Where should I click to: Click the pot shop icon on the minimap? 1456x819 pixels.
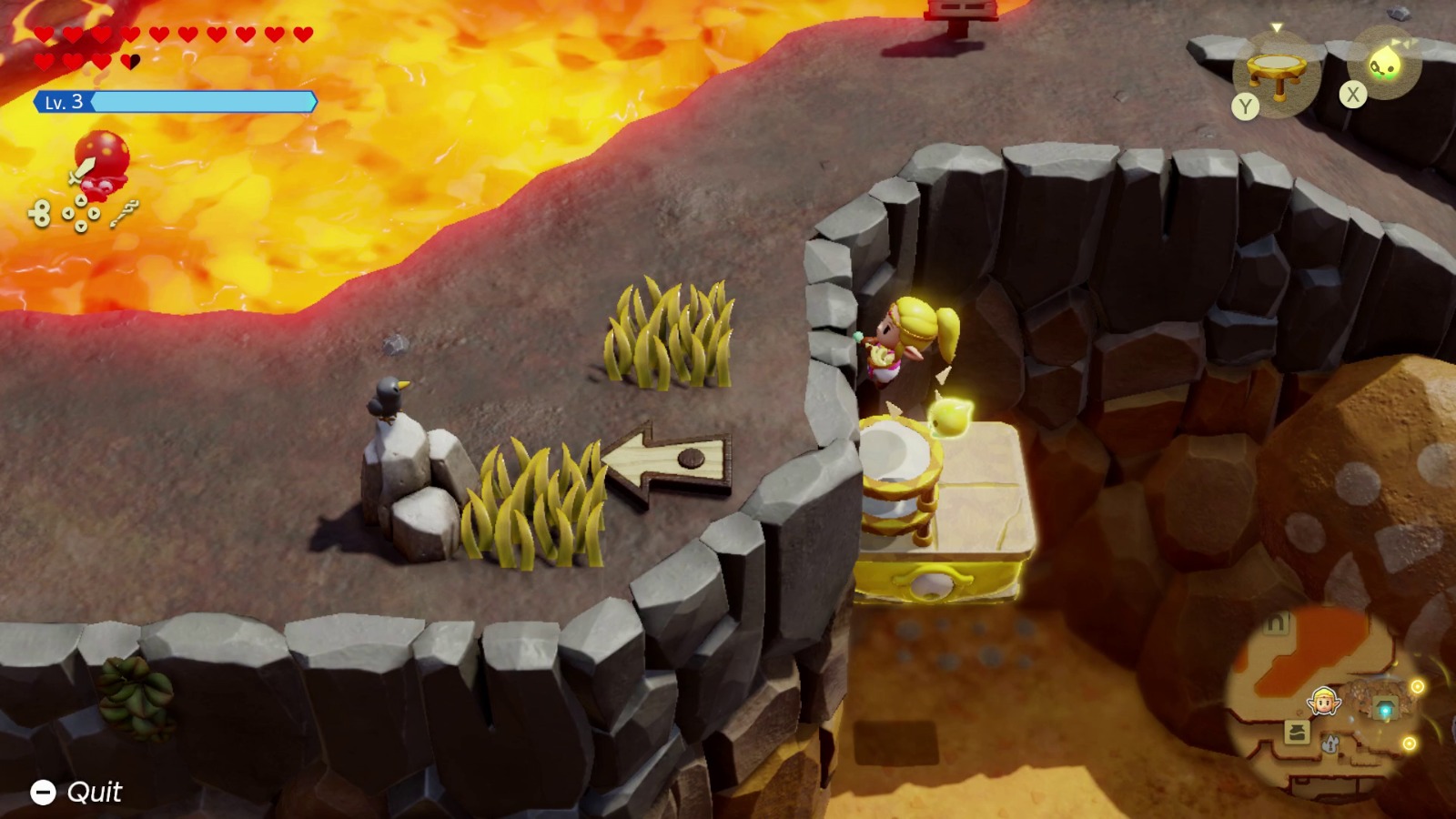1299,732
